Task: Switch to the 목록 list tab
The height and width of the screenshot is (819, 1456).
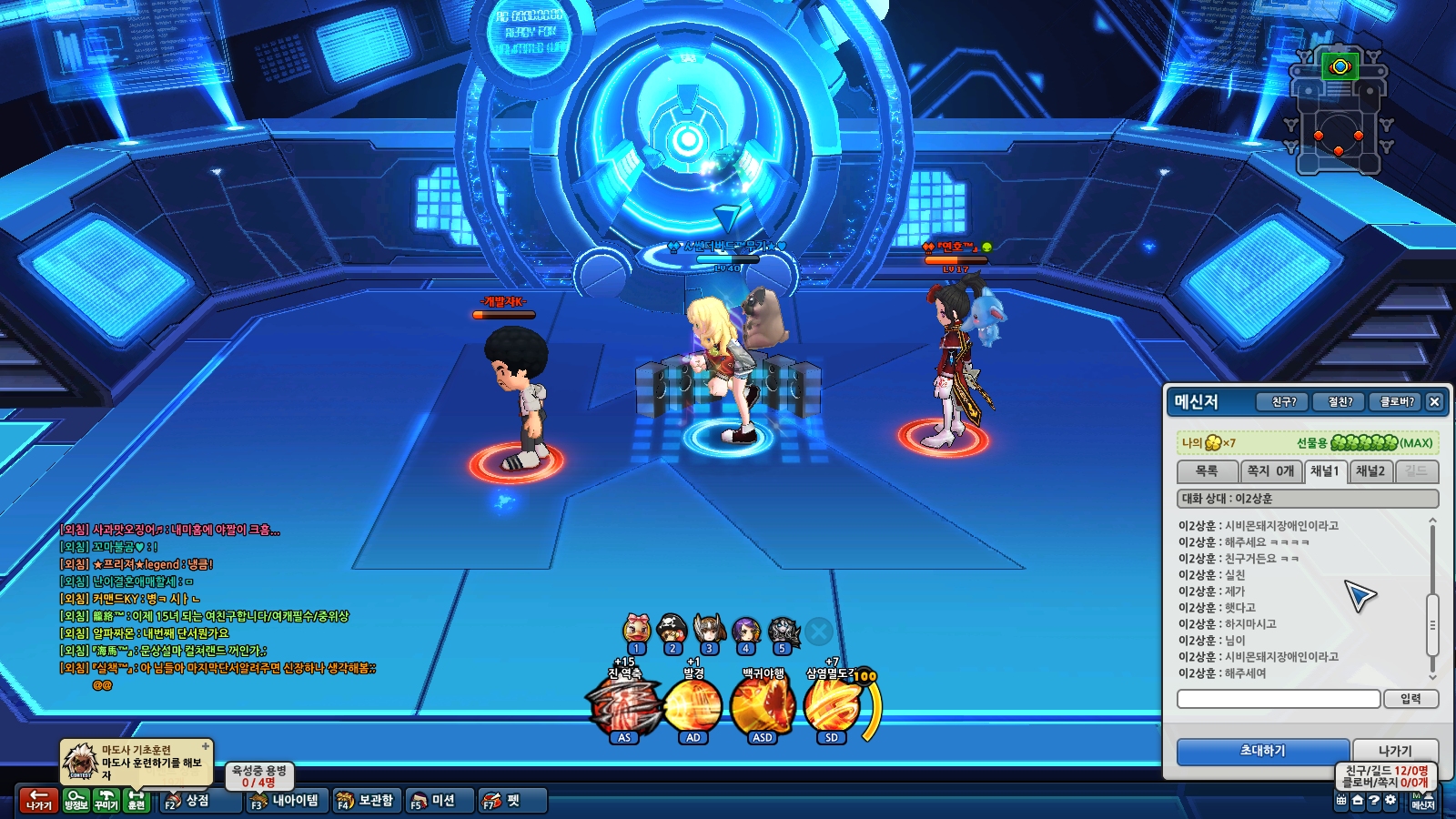Action: pyautogui.click(x=1207, y=471)
